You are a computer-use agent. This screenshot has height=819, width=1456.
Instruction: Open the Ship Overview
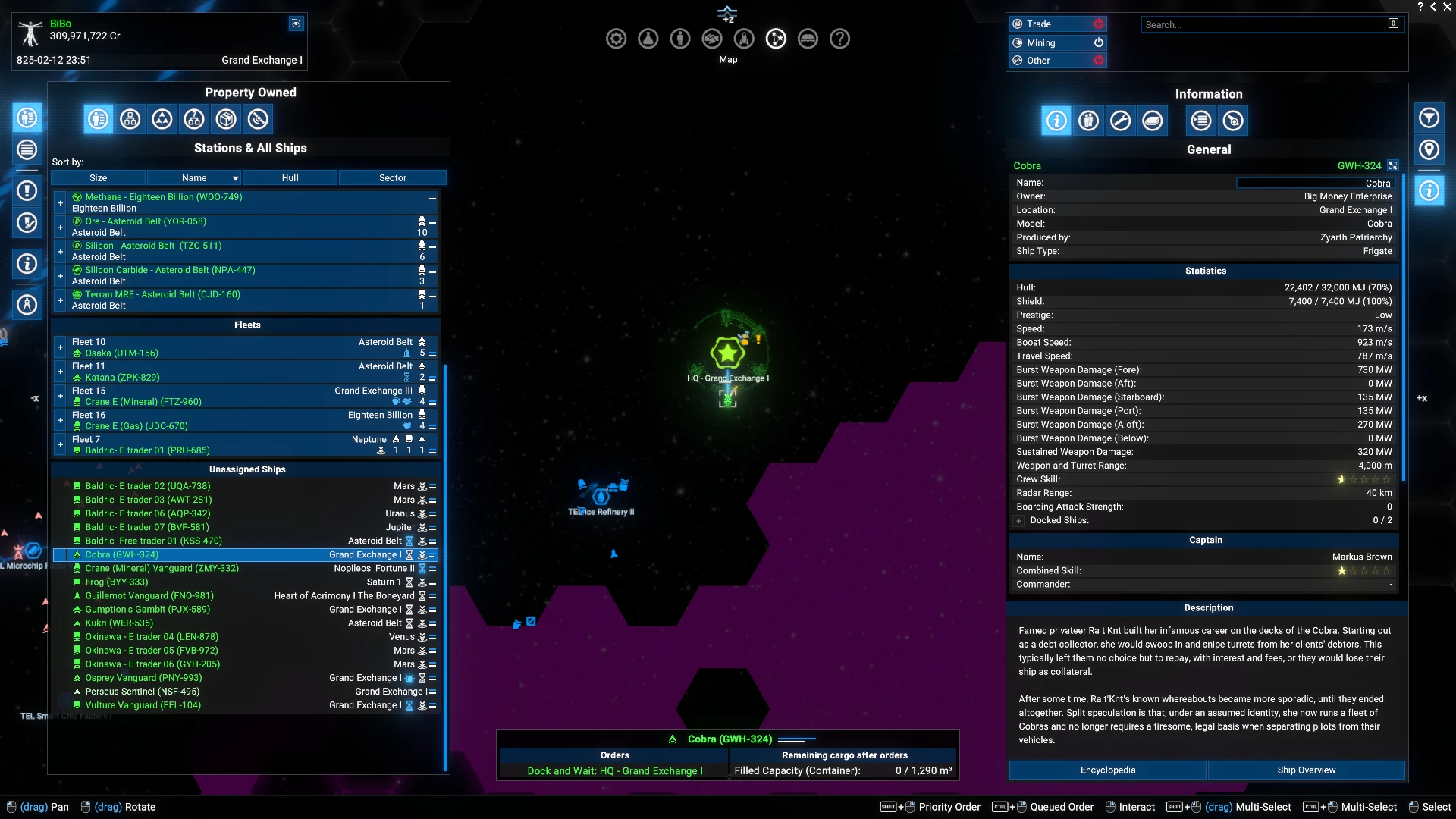coord(1306,770)
